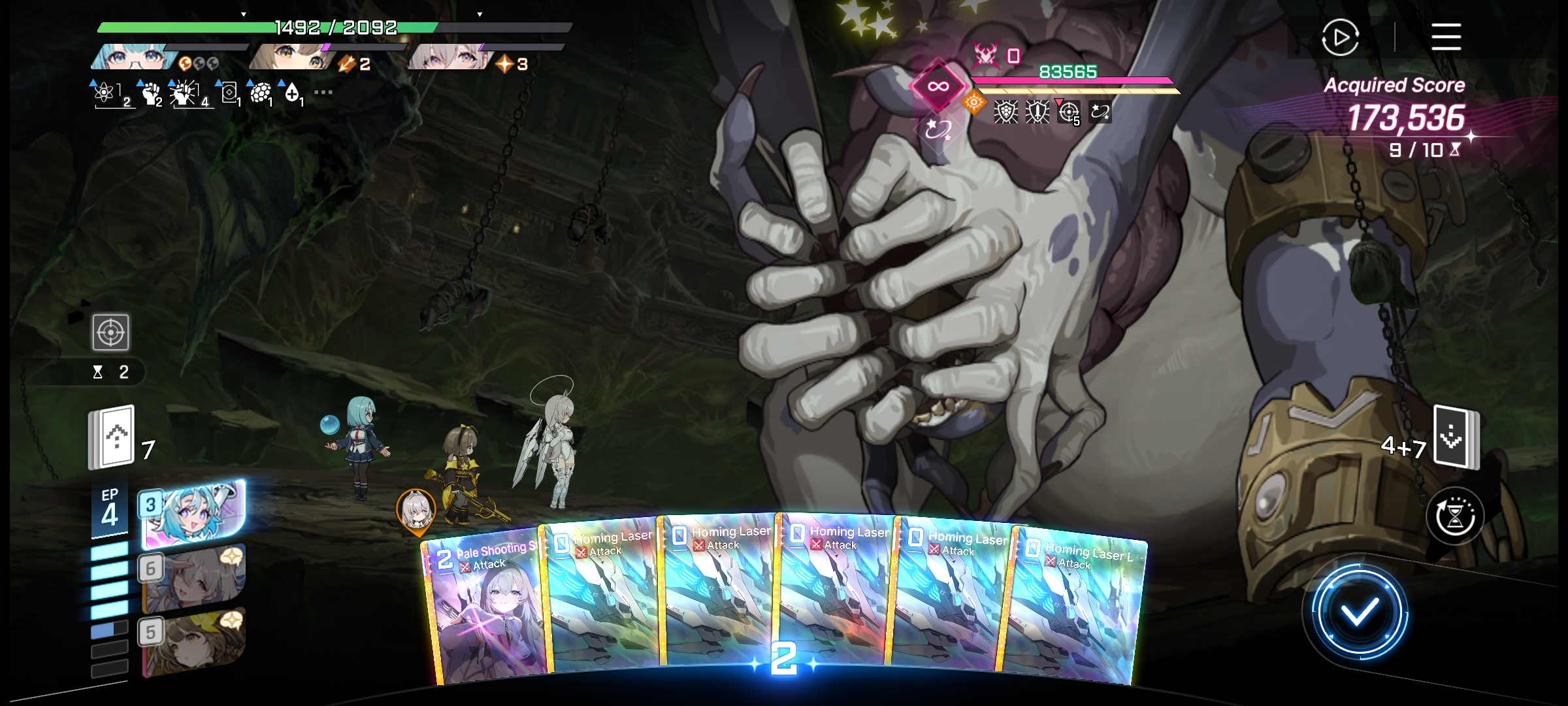
Task: Toggle the auto-play battle button
Action: click(x=1340, y=37)
